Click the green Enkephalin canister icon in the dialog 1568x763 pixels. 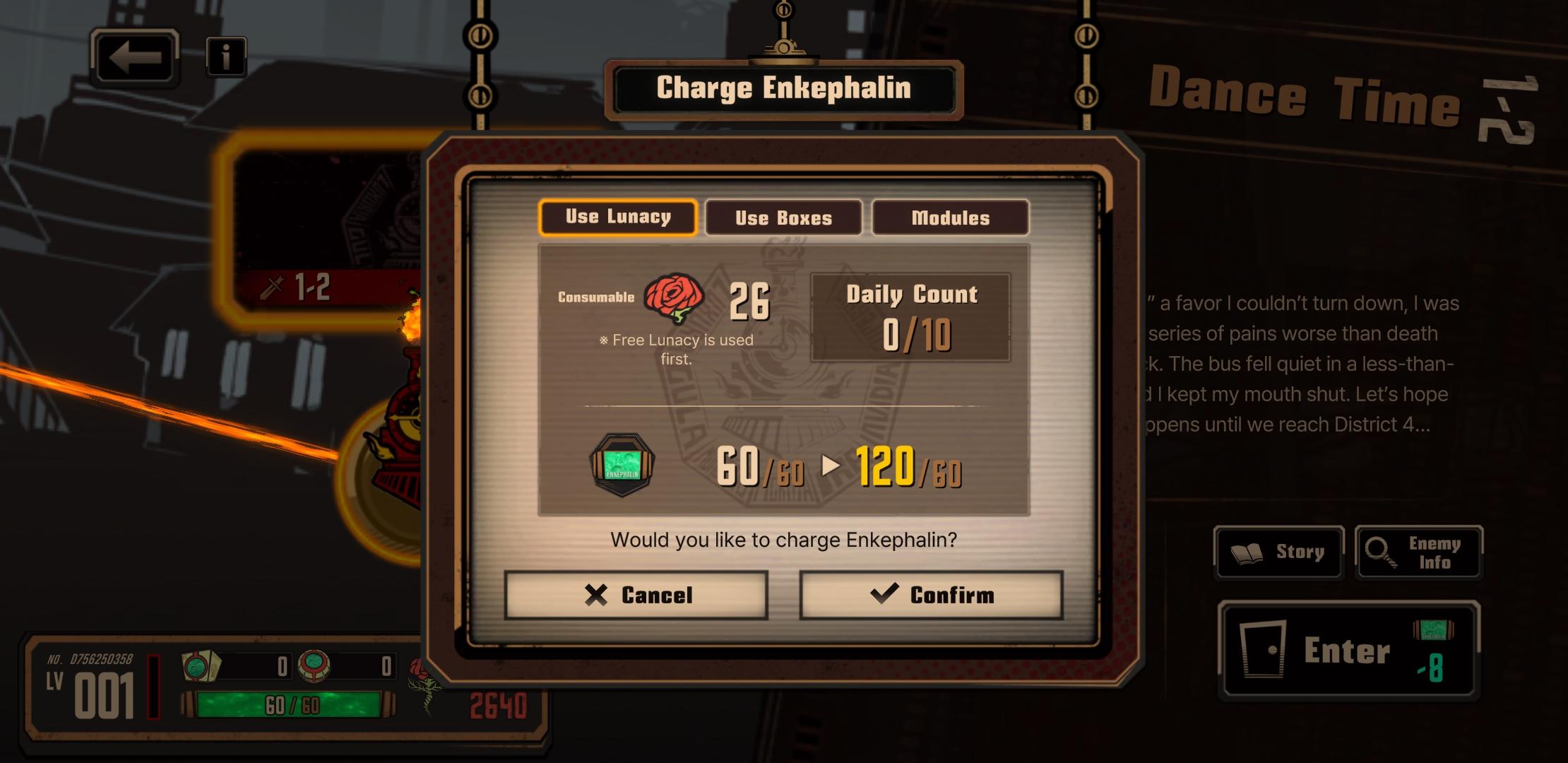[x=622, y=463]
